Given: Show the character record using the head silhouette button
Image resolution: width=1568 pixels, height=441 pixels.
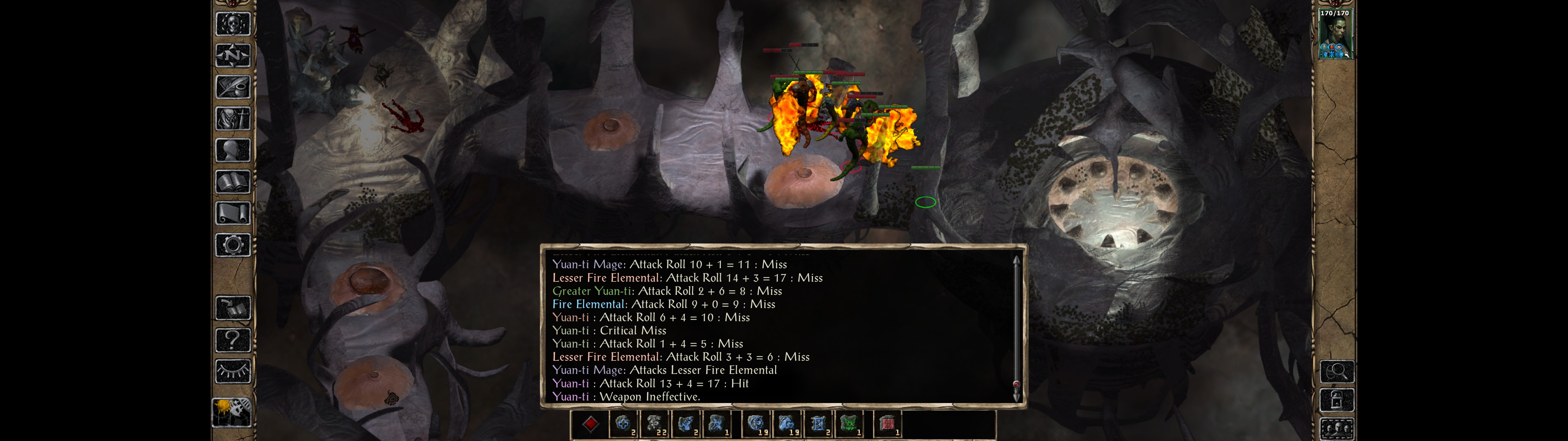Looking at the screenshot, I should click(x=232, y=150).
